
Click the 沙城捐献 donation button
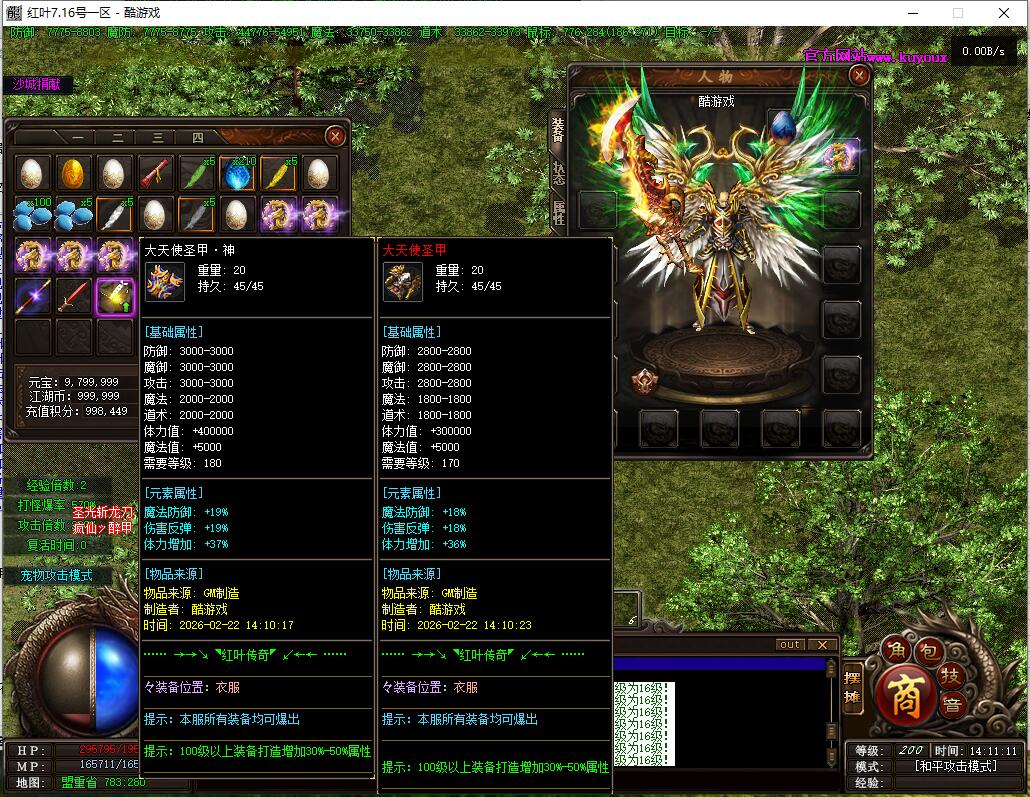tap(37, 84)
